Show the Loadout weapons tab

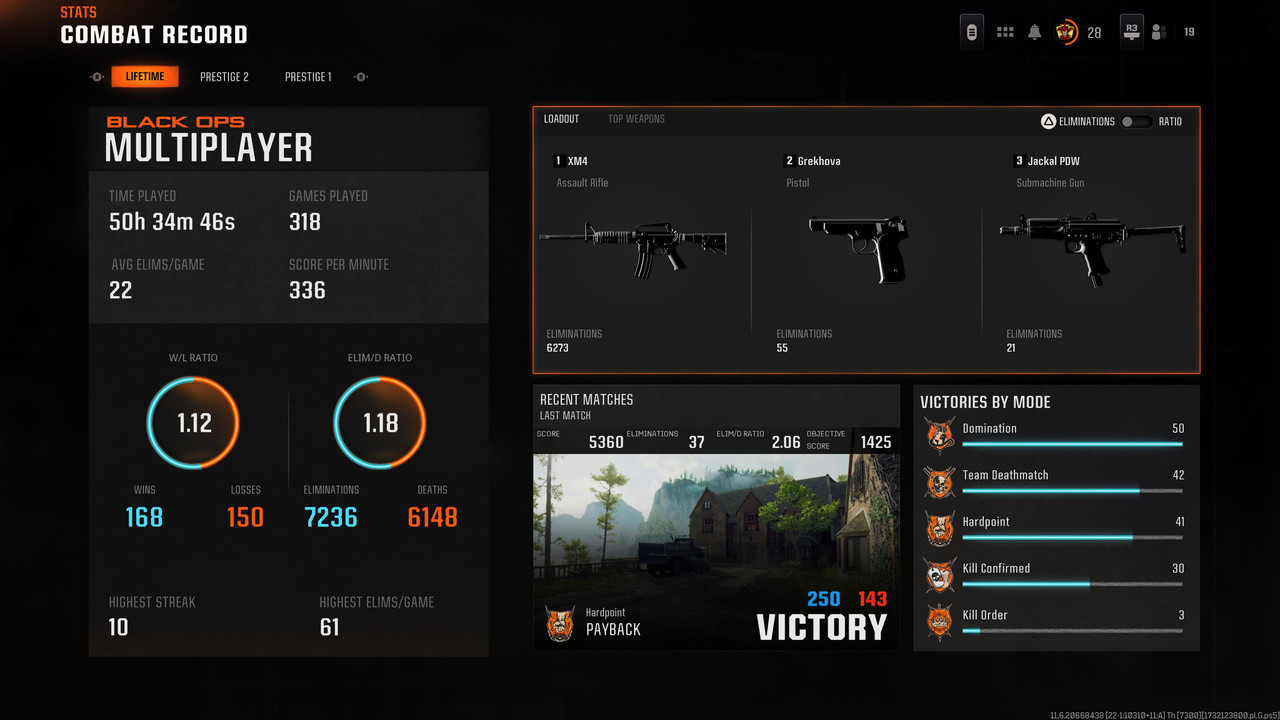[561, 119]
